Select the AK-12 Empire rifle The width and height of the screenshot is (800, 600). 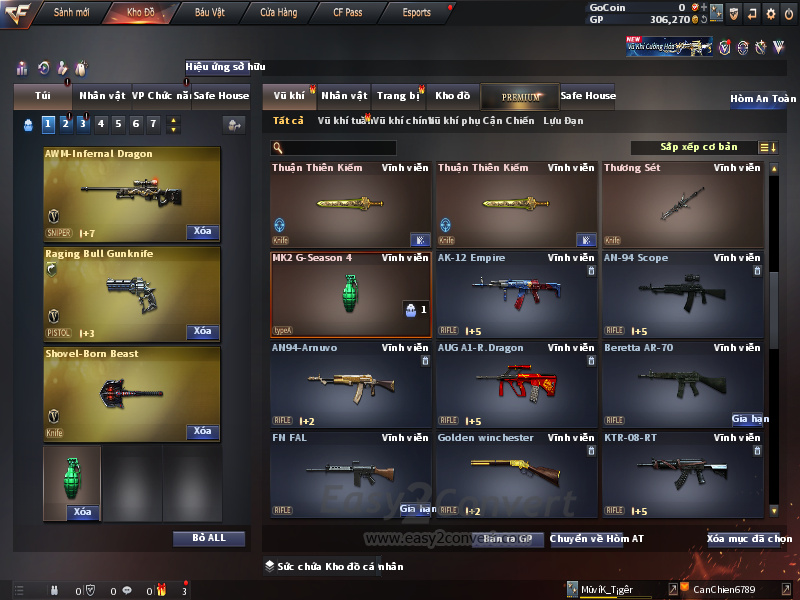point(517,294)
